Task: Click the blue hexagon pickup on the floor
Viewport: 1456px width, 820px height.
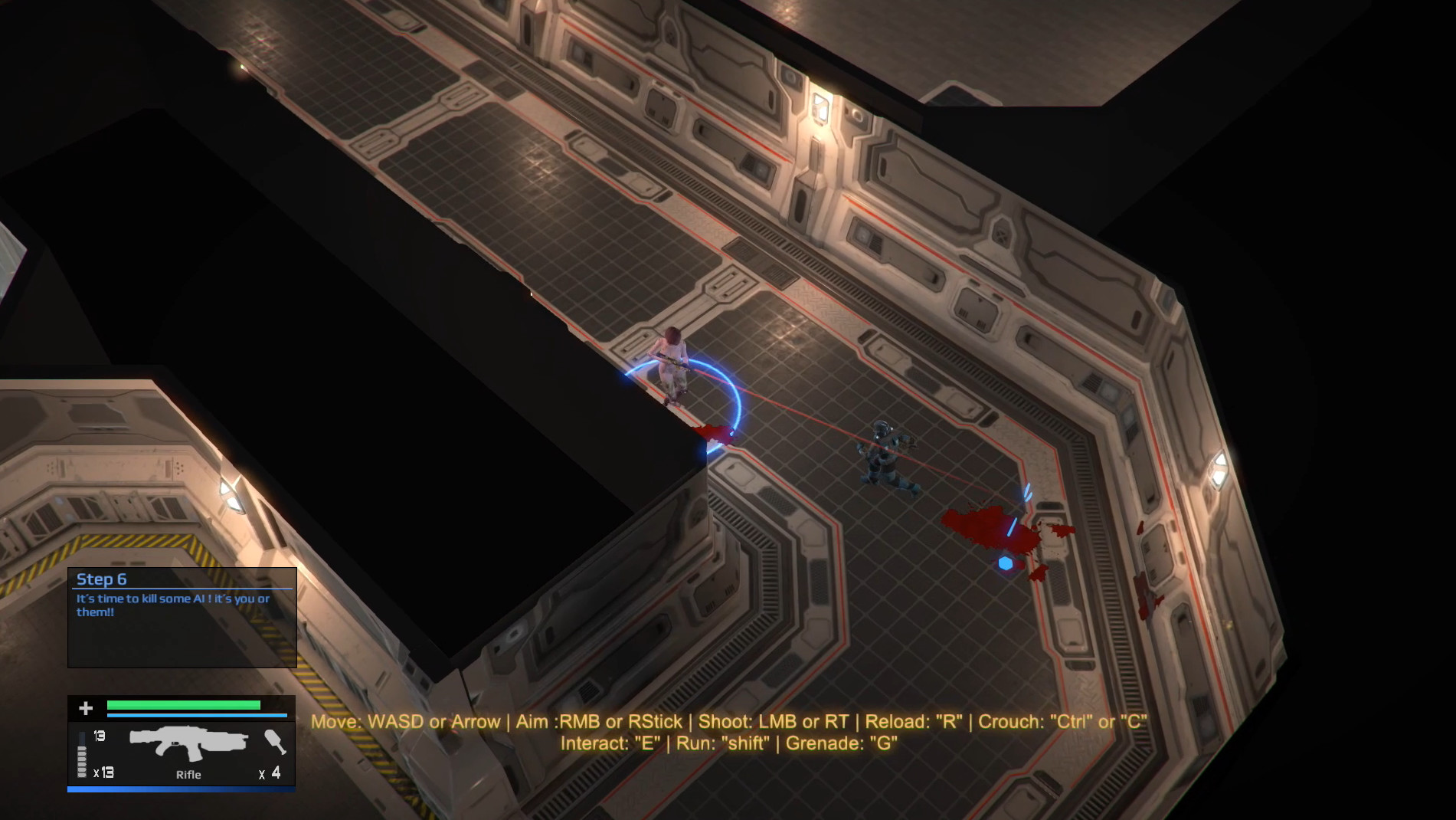Action: pos(1006,561)
